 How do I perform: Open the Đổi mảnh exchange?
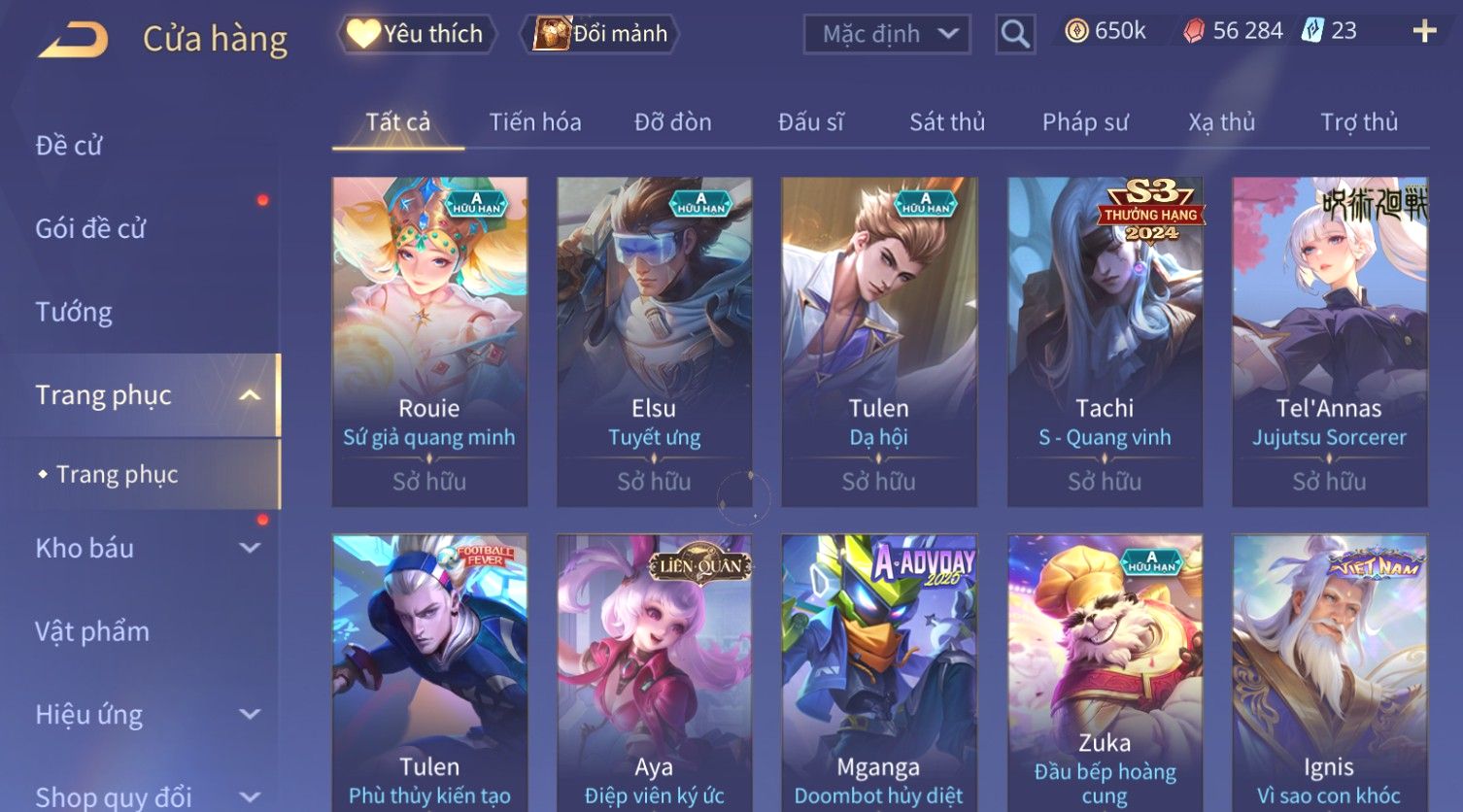coord(601,34)
